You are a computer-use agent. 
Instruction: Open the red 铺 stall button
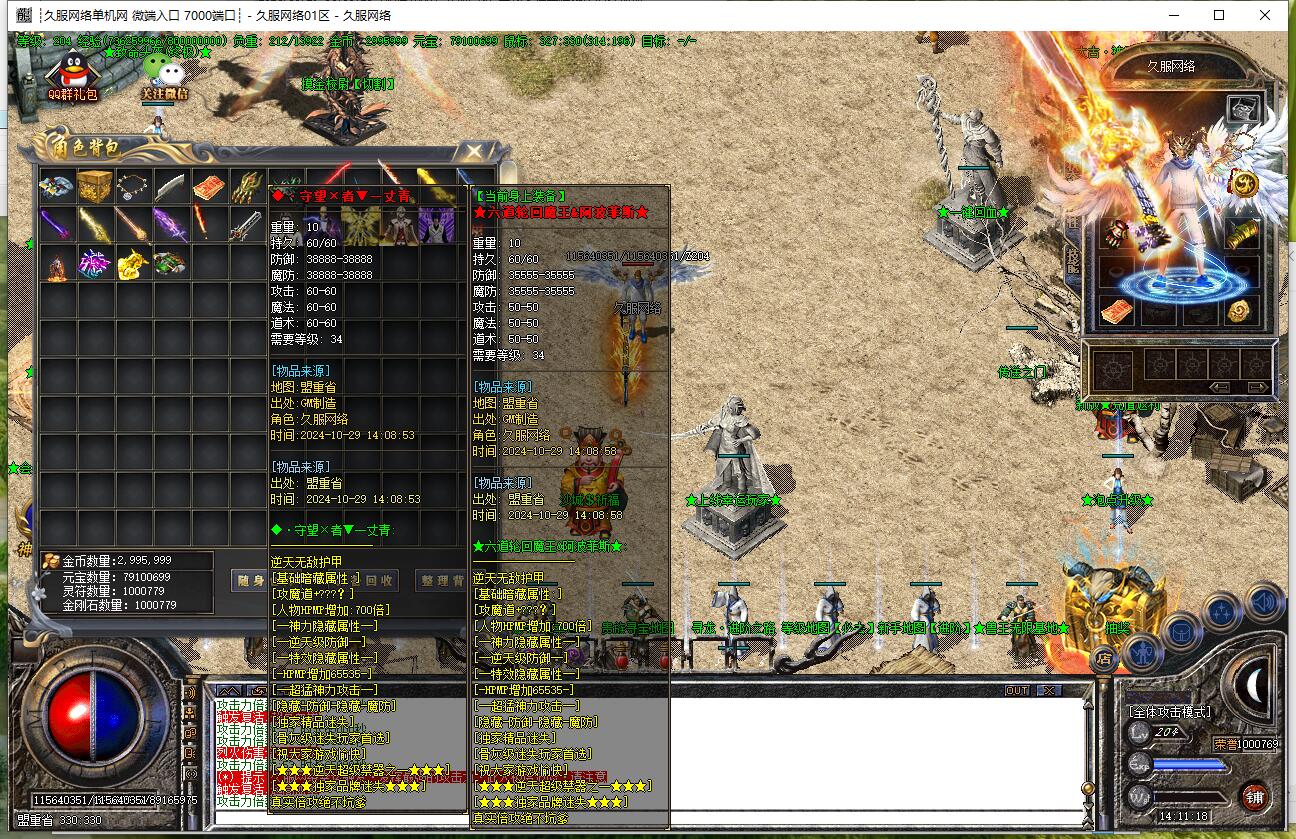click(x=1255, y=797)
